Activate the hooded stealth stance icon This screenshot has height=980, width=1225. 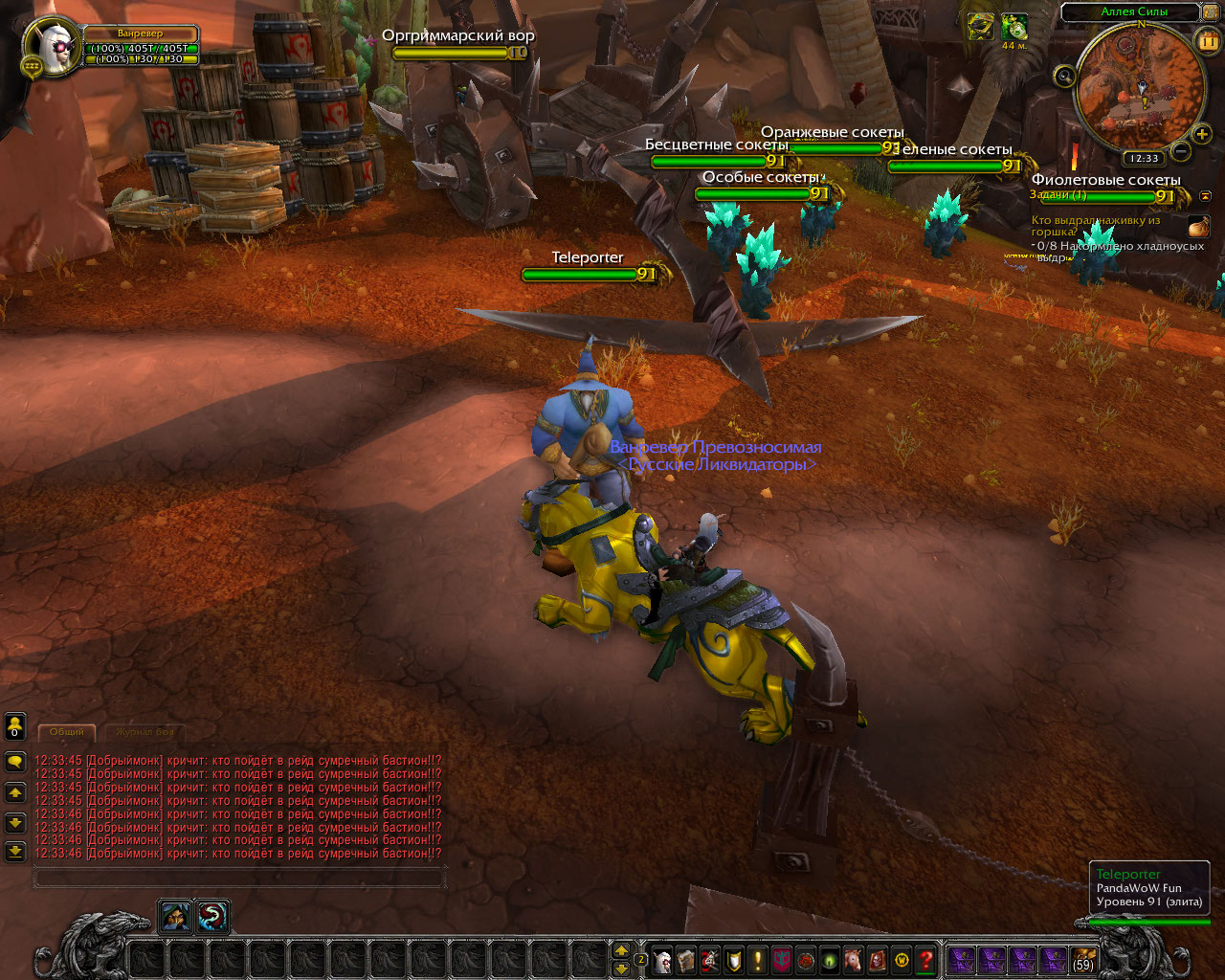click(176, 917)
